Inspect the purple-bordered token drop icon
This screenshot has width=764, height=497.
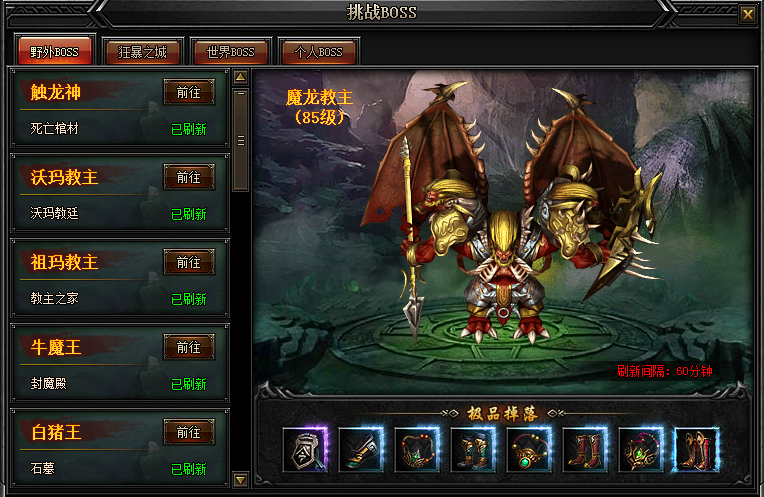(x=305, y=449)
